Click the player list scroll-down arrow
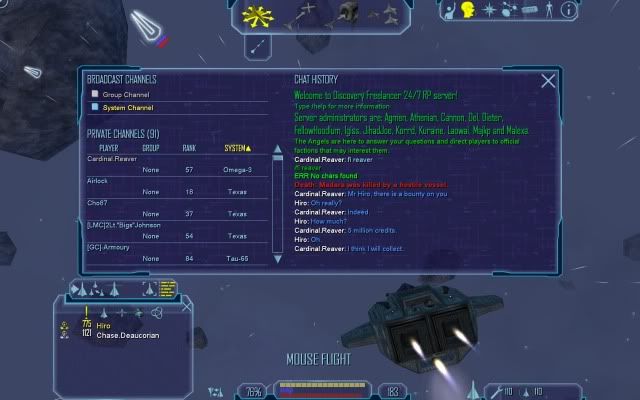640x400 pixels. [278, 259]
